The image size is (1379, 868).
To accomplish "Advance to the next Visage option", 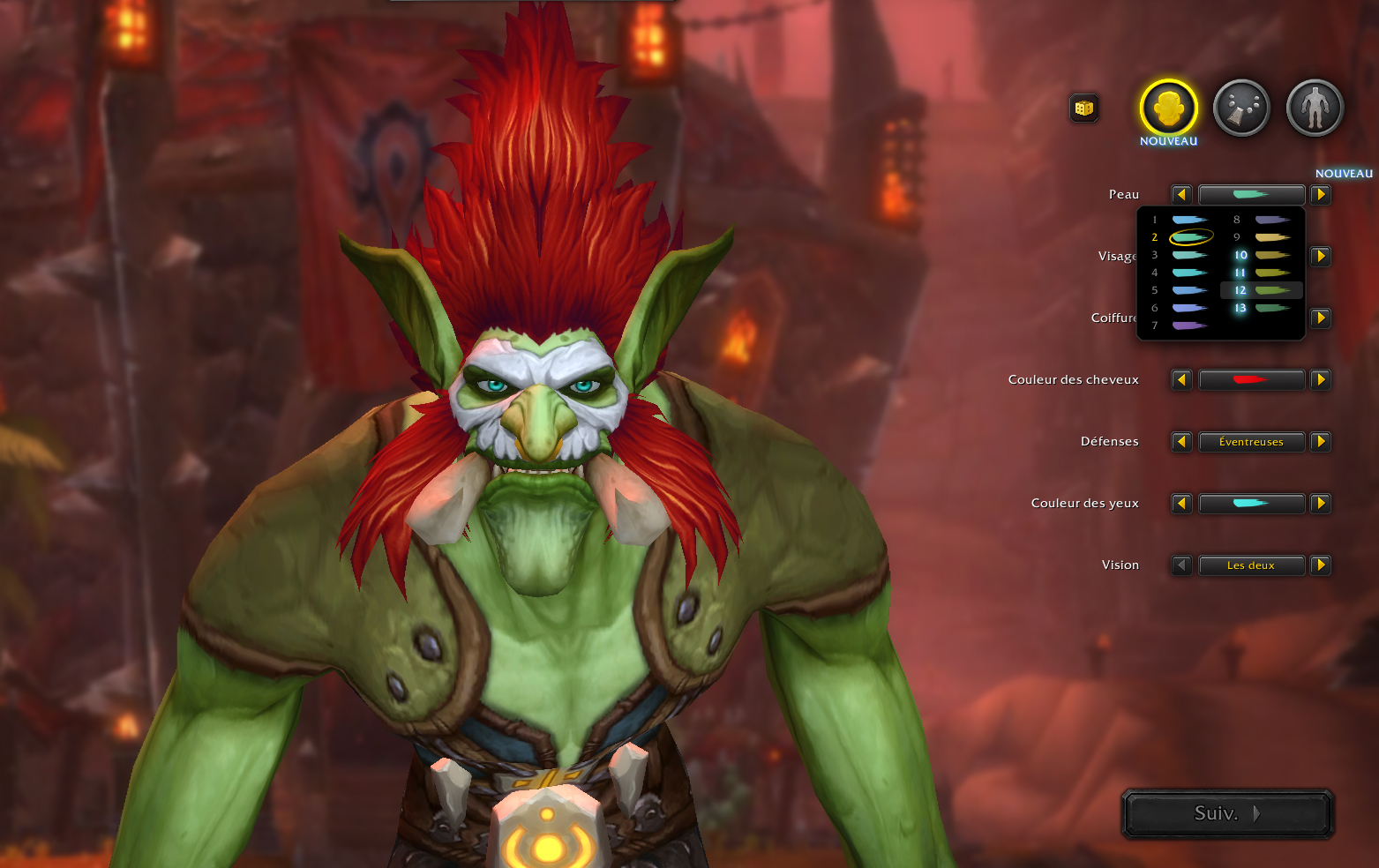I will (1321, 257).
